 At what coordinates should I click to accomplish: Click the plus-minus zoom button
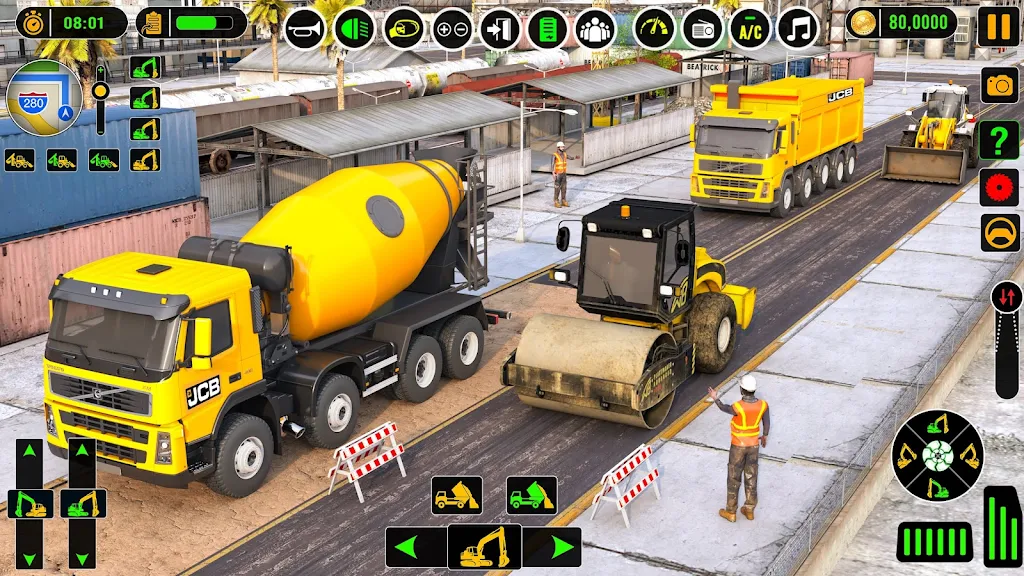[x=452, y=28]
